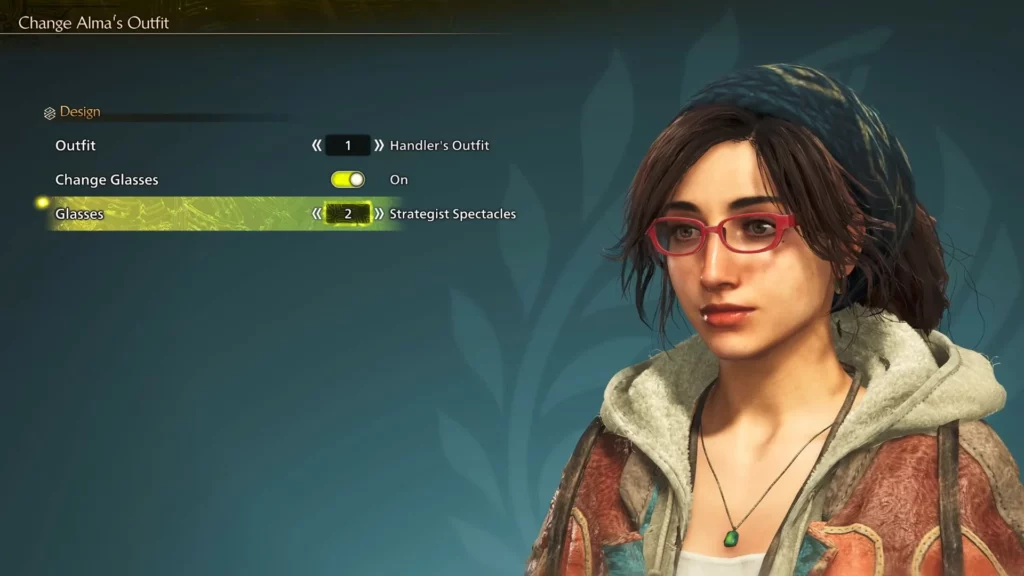
Task: Click the right arrow beside Handler's Outfit
Action: [379, 146]
